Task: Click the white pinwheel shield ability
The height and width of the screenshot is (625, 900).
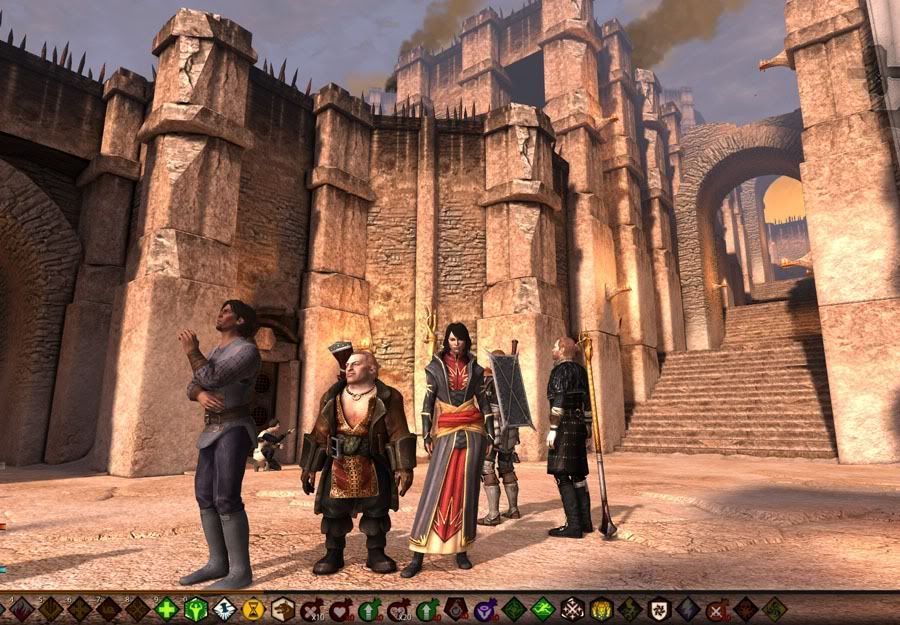Action: (658, 609)
